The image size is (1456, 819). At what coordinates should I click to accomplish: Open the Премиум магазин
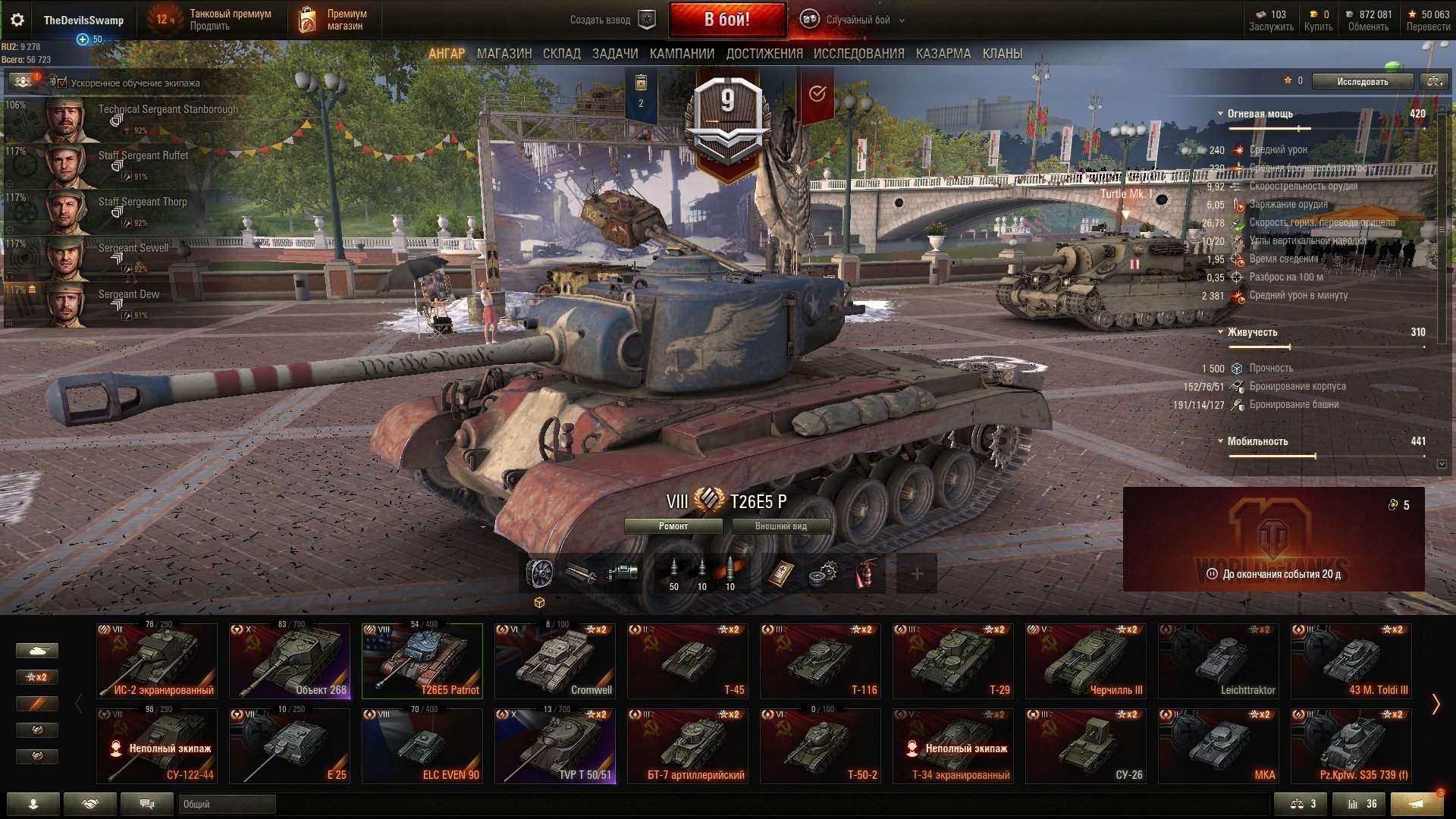coord(334,20)
